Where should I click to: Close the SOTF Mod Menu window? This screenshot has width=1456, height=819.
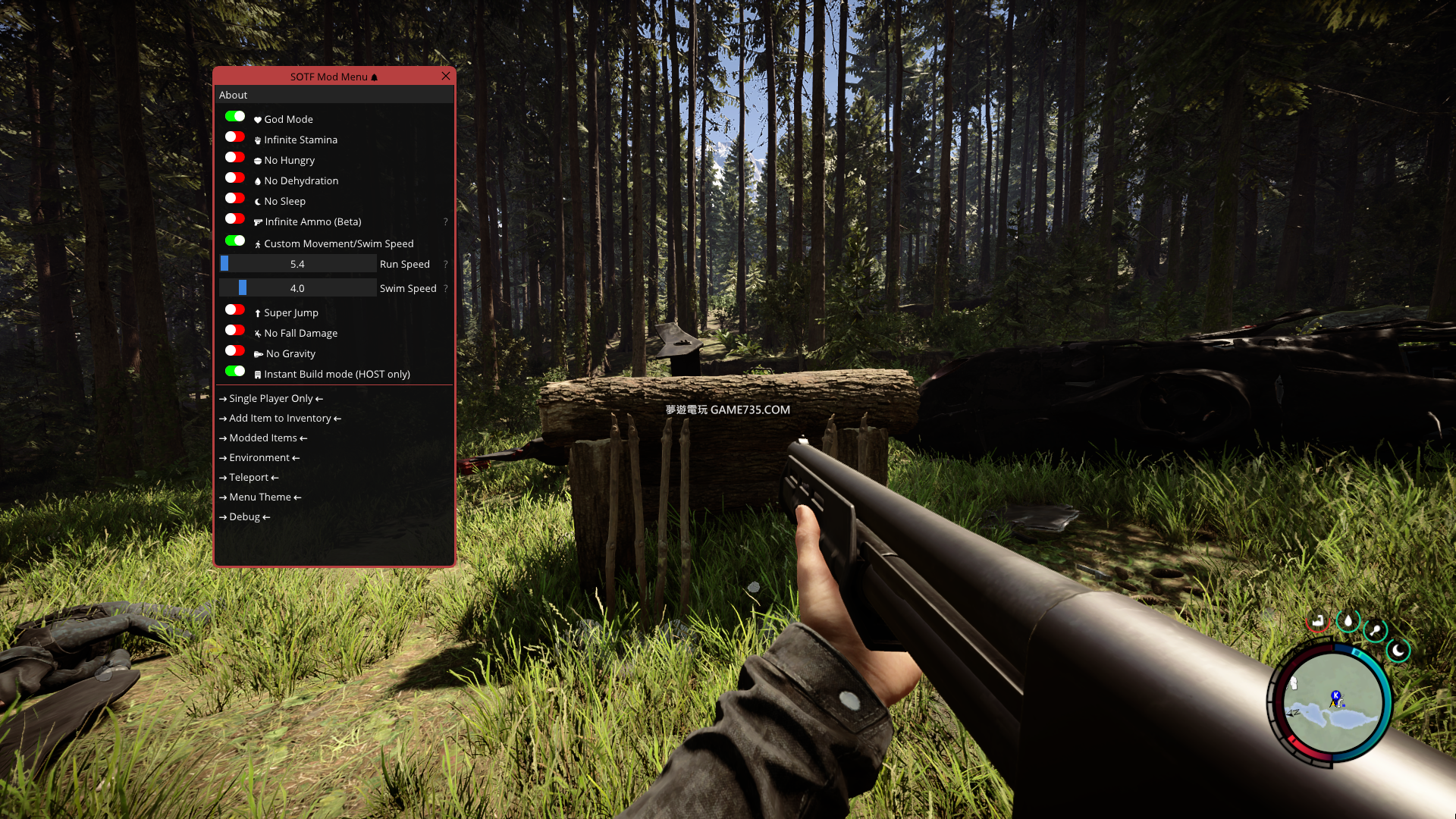[446, 76]
